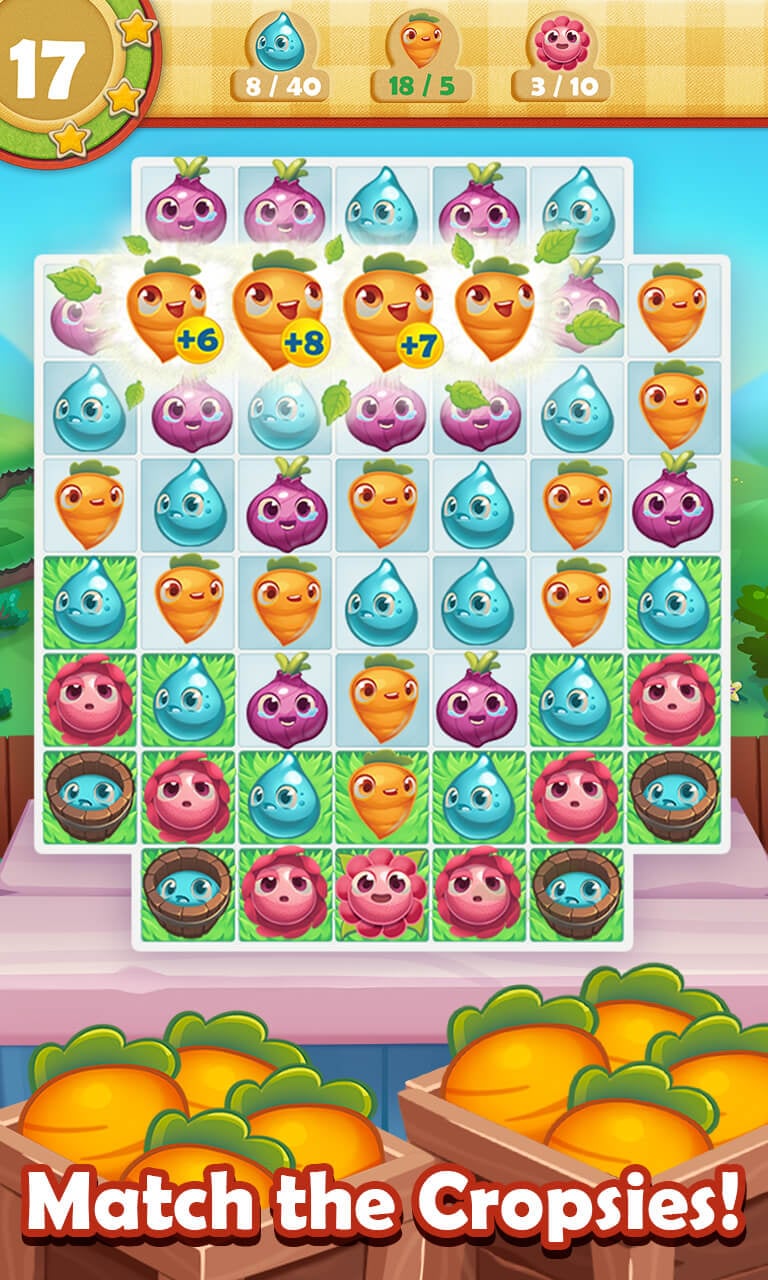
Task: Pick the glowing carrot without a bonus number
Action: pos(497,307)
